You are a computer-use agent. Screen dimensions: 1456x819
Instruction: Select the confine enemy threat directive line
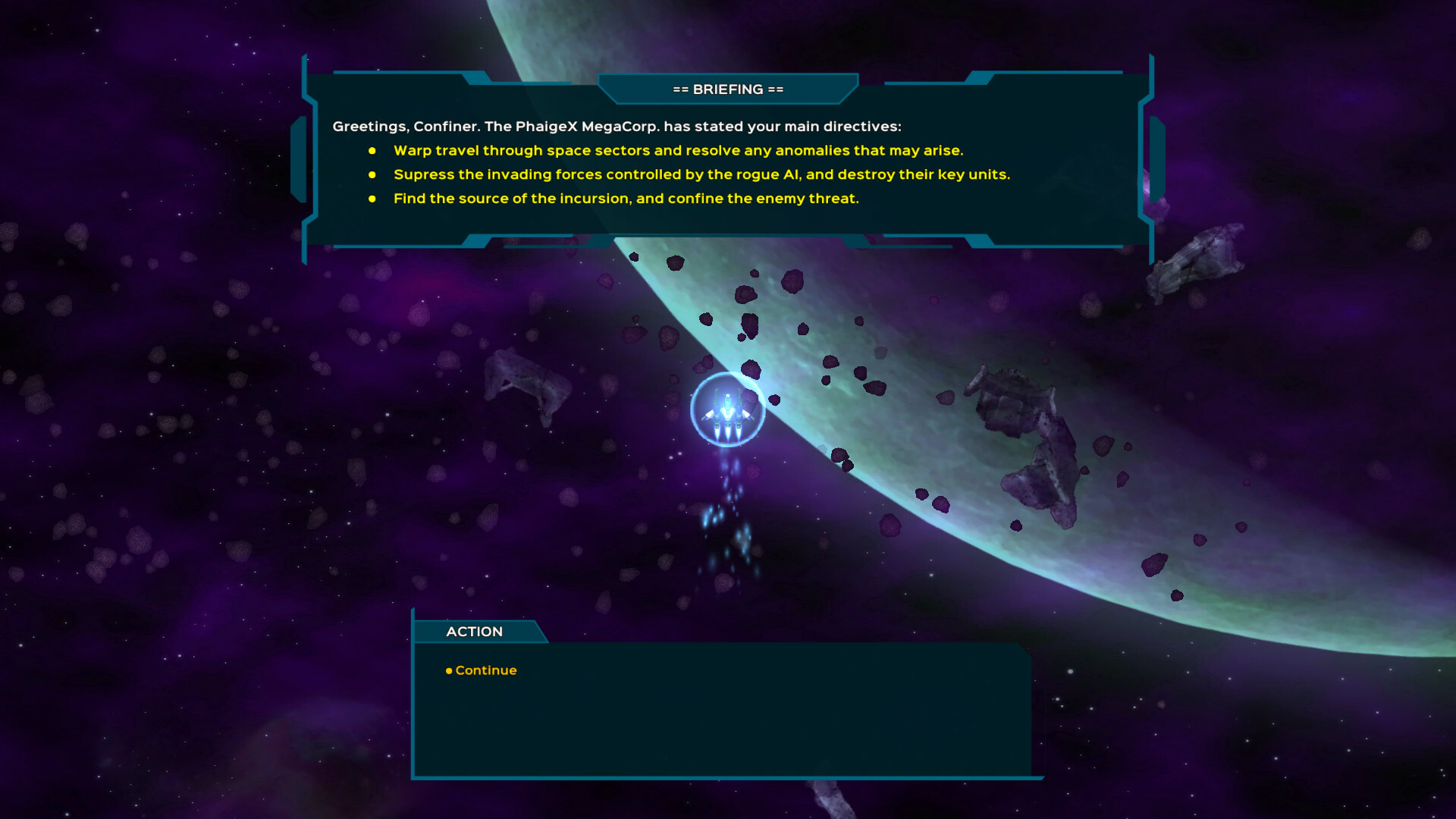pos(626,199)
